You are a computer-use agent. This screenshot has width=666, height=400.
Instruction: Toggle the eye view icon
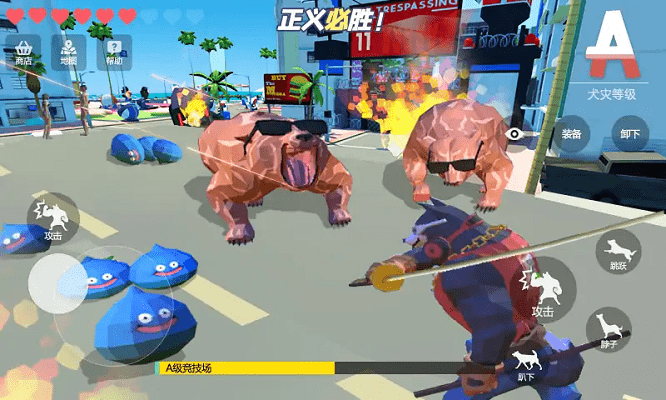coord(516,133)
